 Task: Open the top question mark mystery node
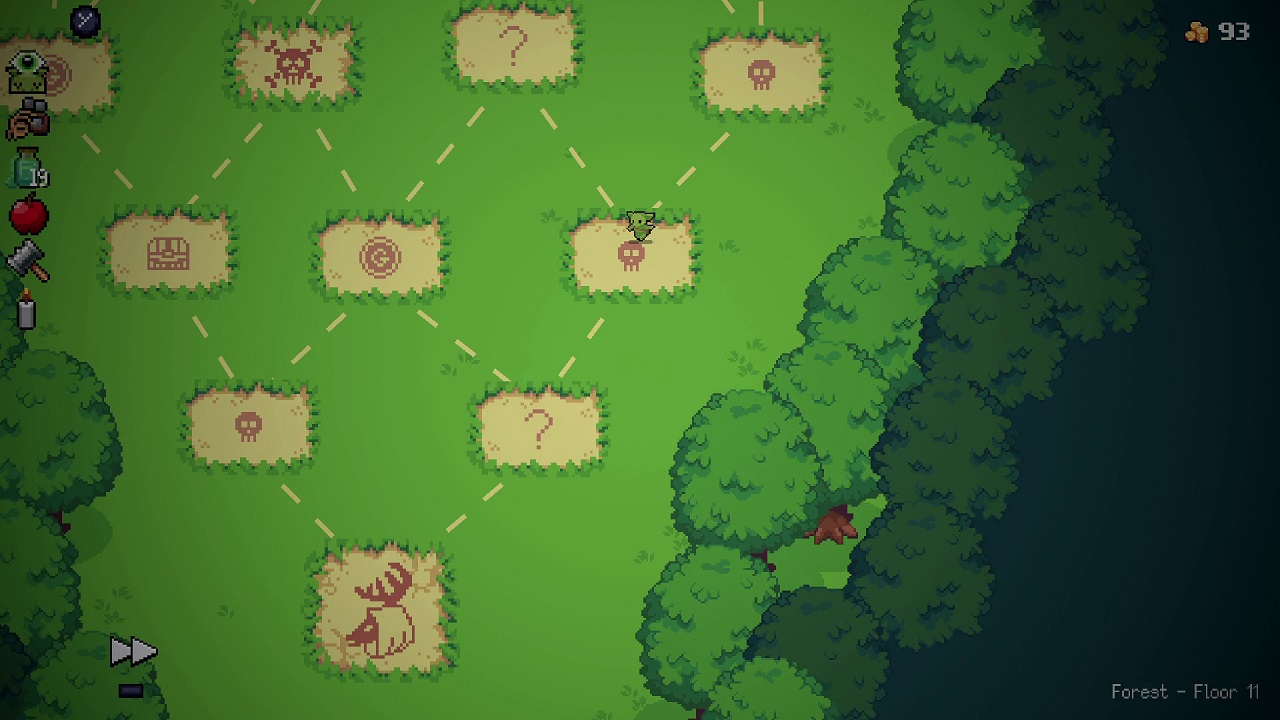(515, 44)
